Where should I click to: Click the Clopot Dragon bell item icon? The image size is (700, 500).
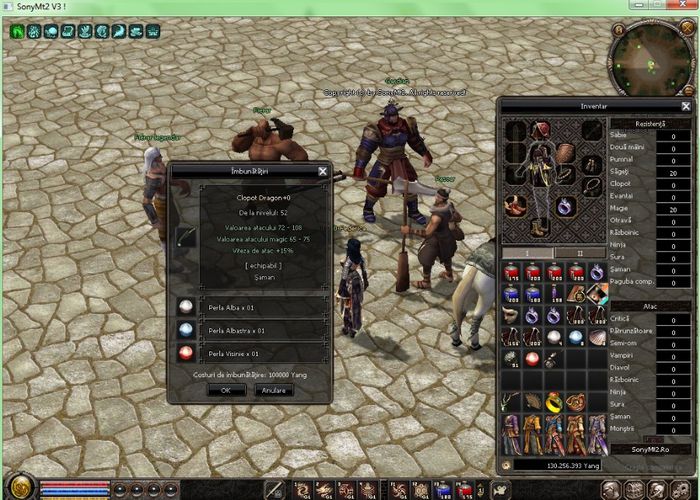tap(186, 237)
